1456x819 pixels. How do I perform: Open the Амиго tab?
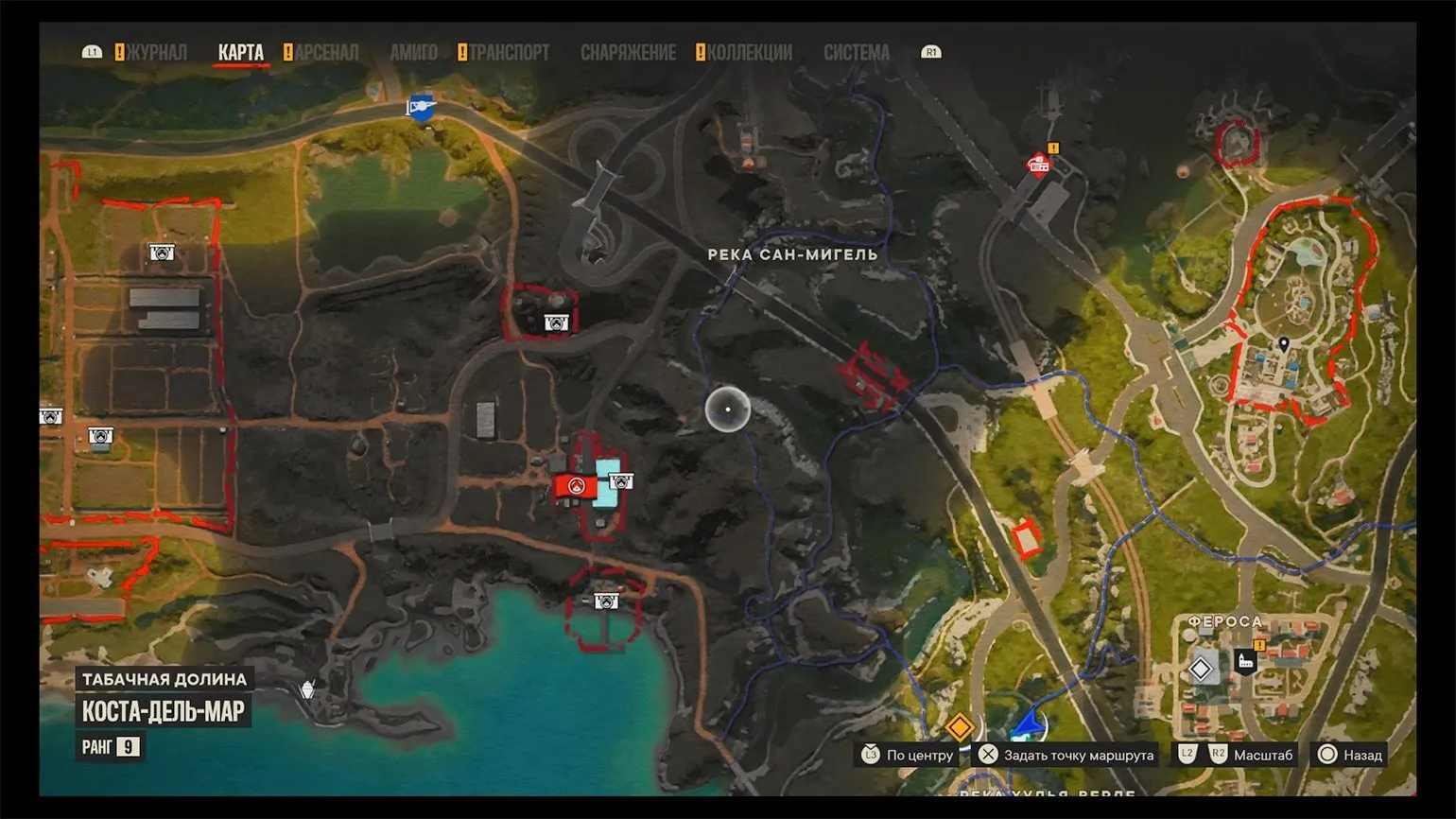click(413, 53)
